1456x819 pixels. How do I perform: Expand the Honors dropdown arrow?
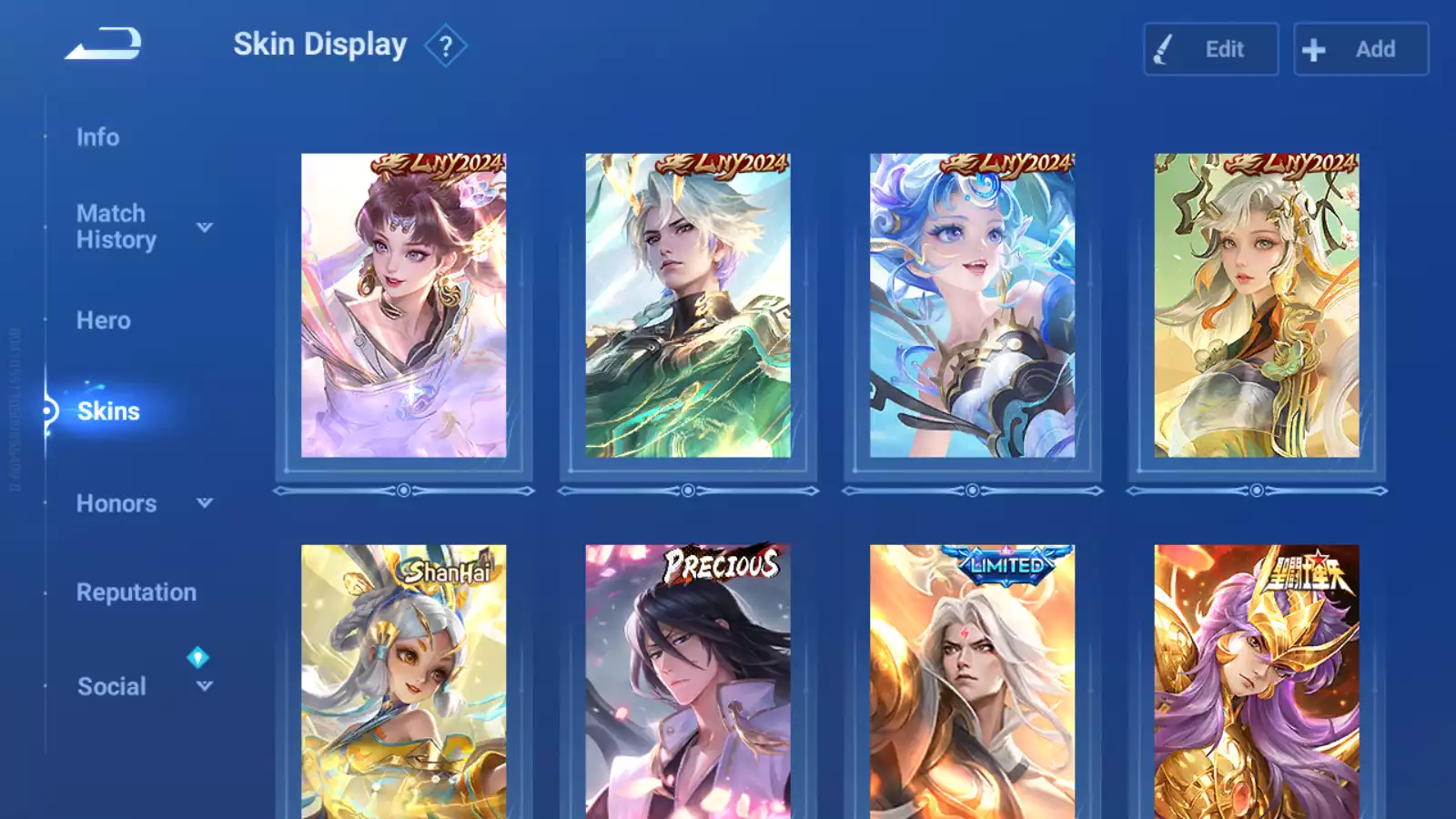pyautogui.click(x=205, y=502)
